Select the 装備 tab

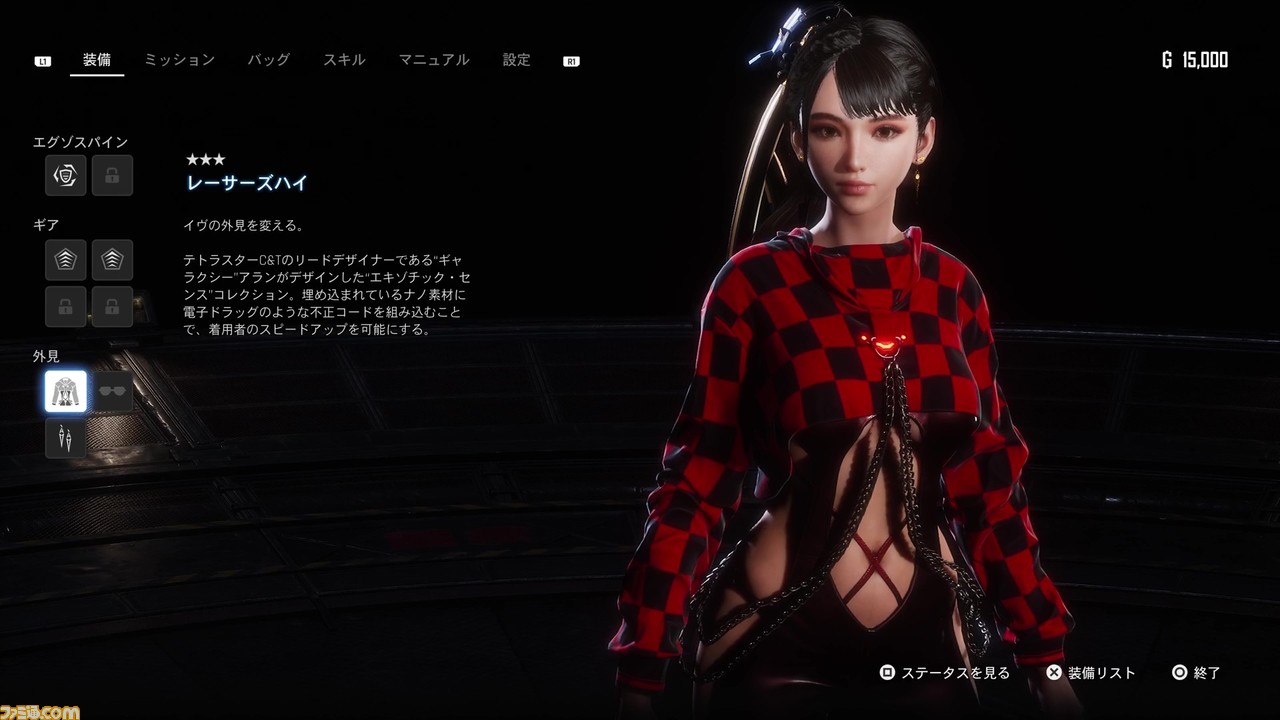(97, 60)
